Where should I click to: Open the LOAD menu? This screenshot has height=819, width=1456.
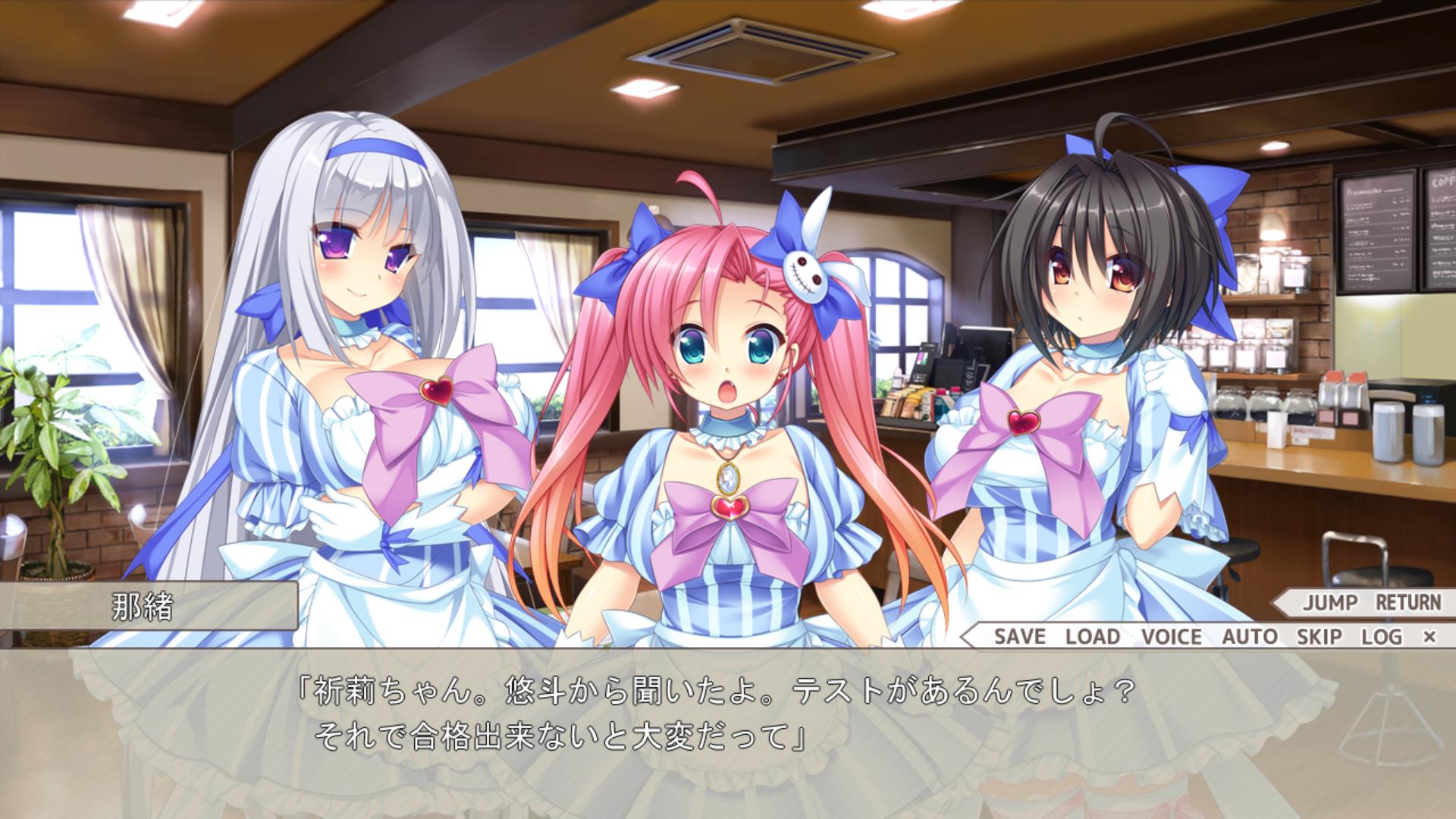1092,636
